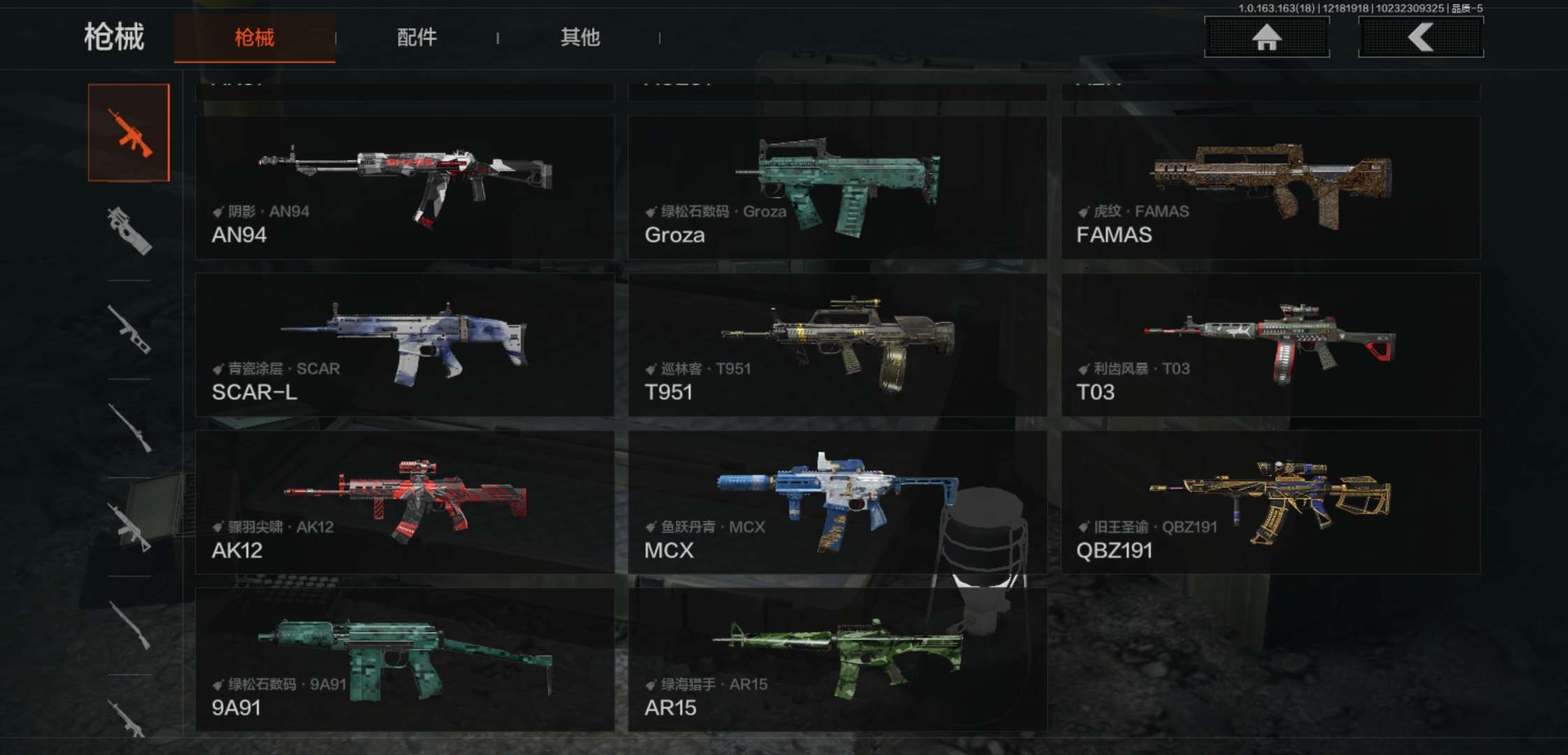Pick the blue MCX card
1568x755 pixels.
coord(837,502)
